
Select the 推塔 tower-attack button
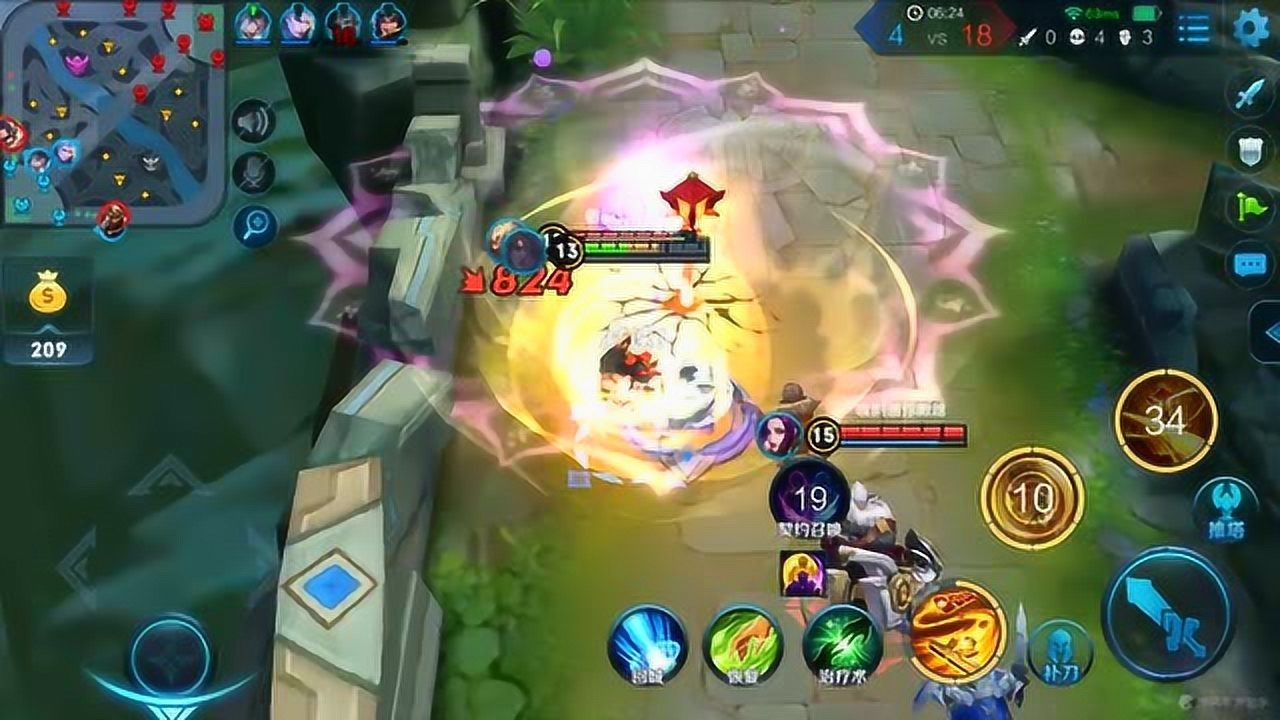1226,507
